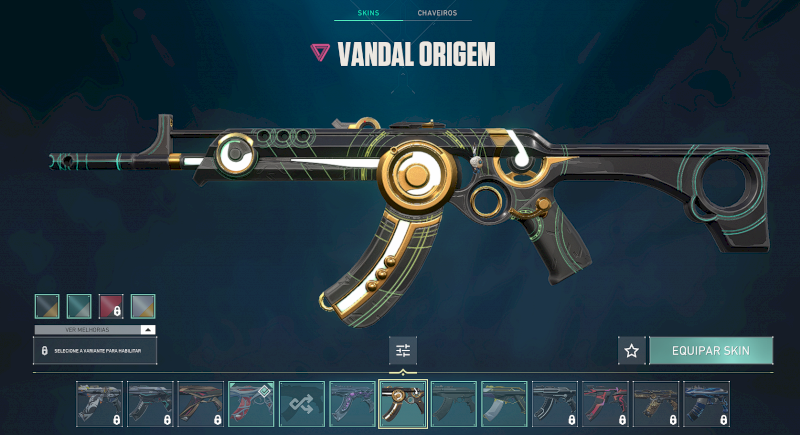Select the purple Vandal skin thumbnail
The width and height of the screenshot is (800, 435).
point(352,404)
